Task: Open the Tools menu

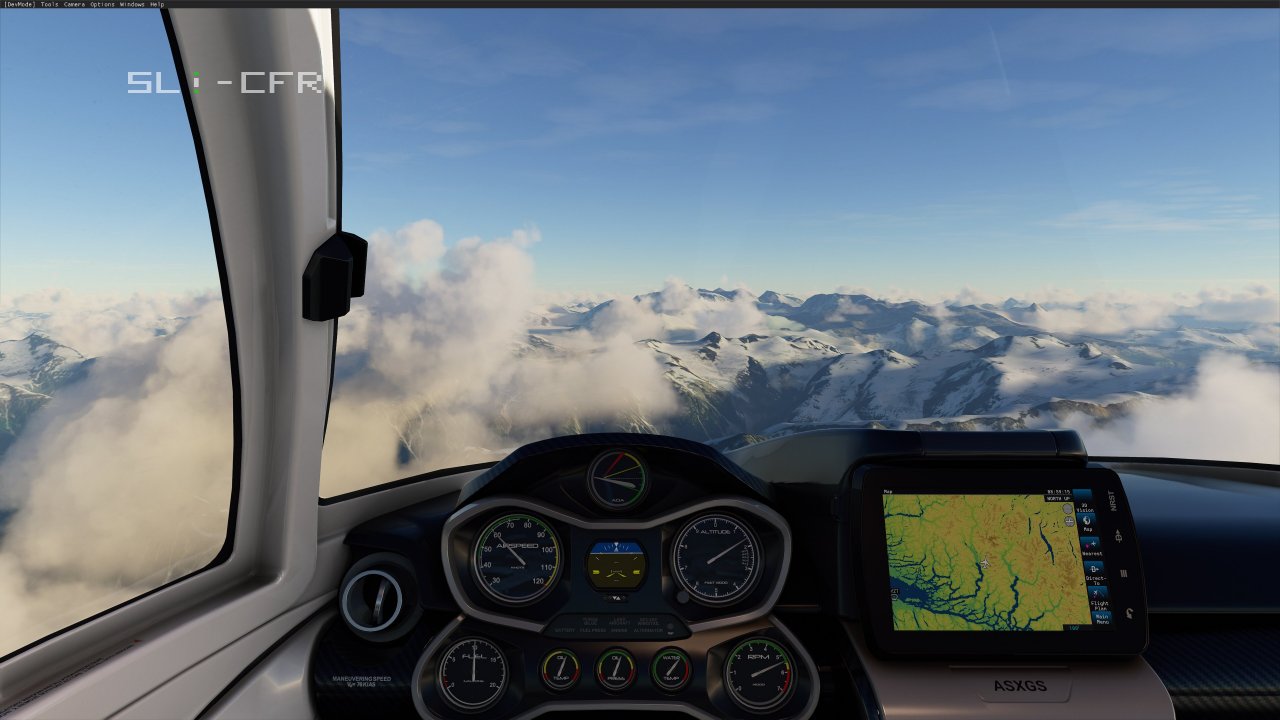Action: click(x=48, y=3)
